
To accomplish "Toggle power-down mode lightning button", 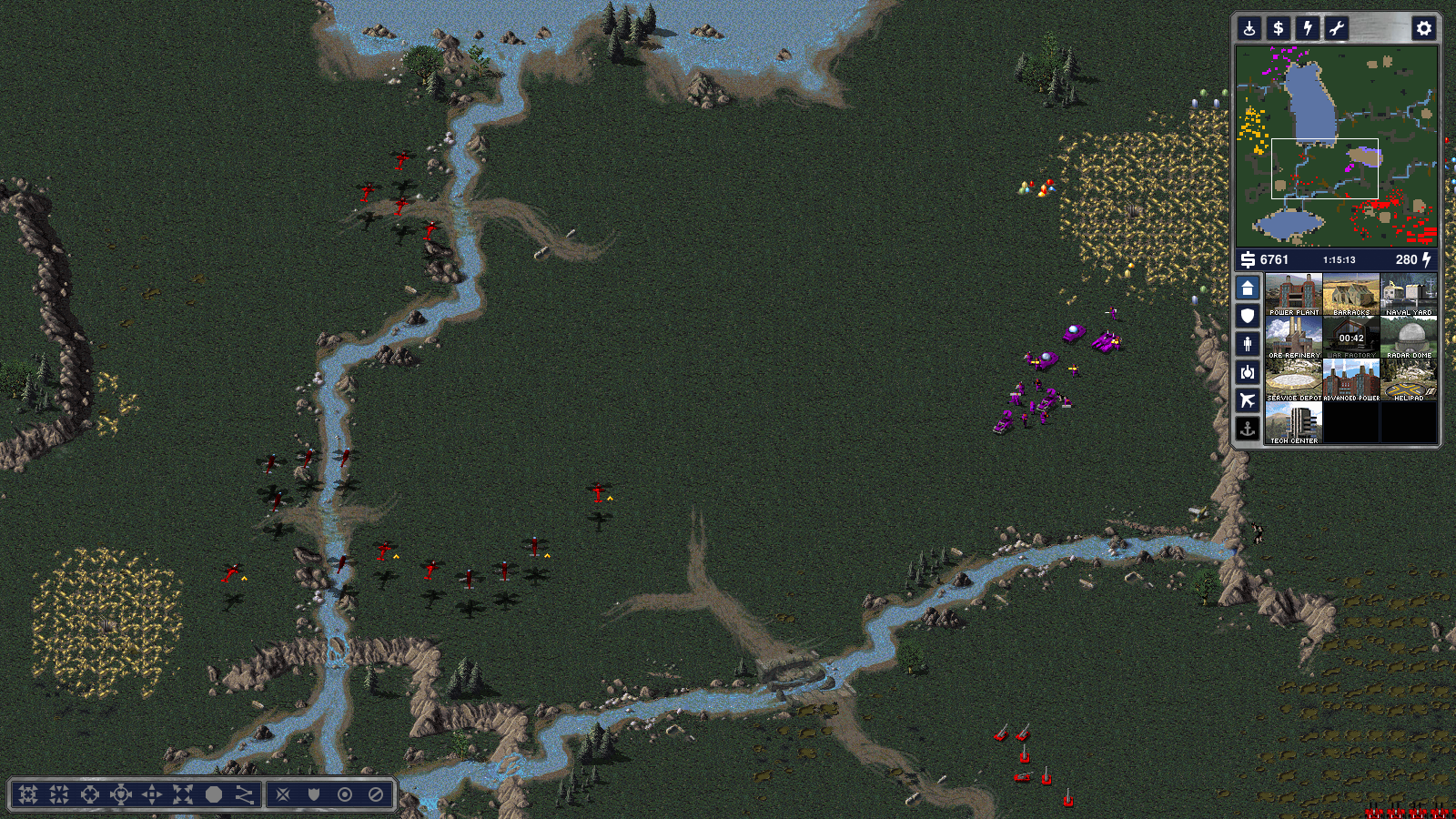I will [x=1308, y=28].
